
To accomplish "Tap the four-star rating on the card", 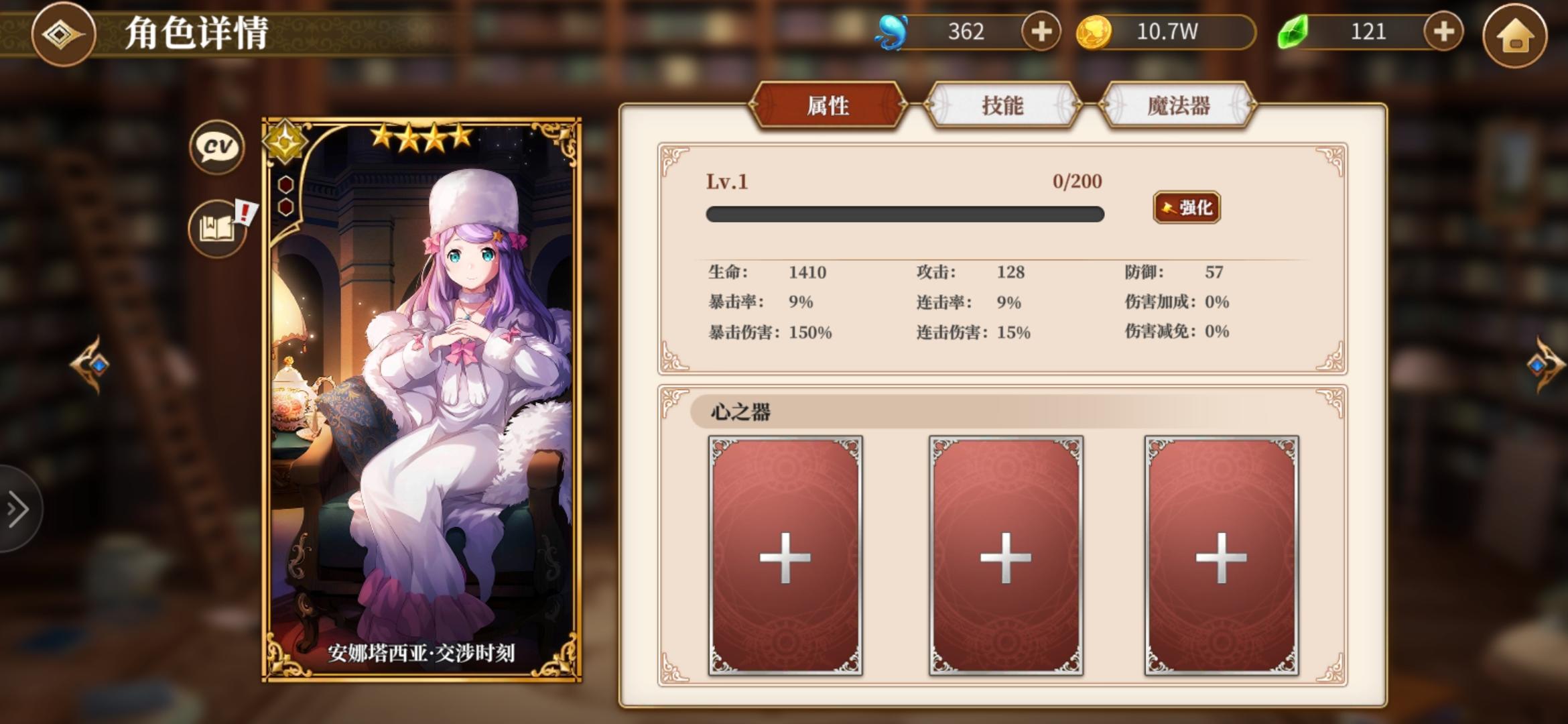I will [x=421, y=137].
